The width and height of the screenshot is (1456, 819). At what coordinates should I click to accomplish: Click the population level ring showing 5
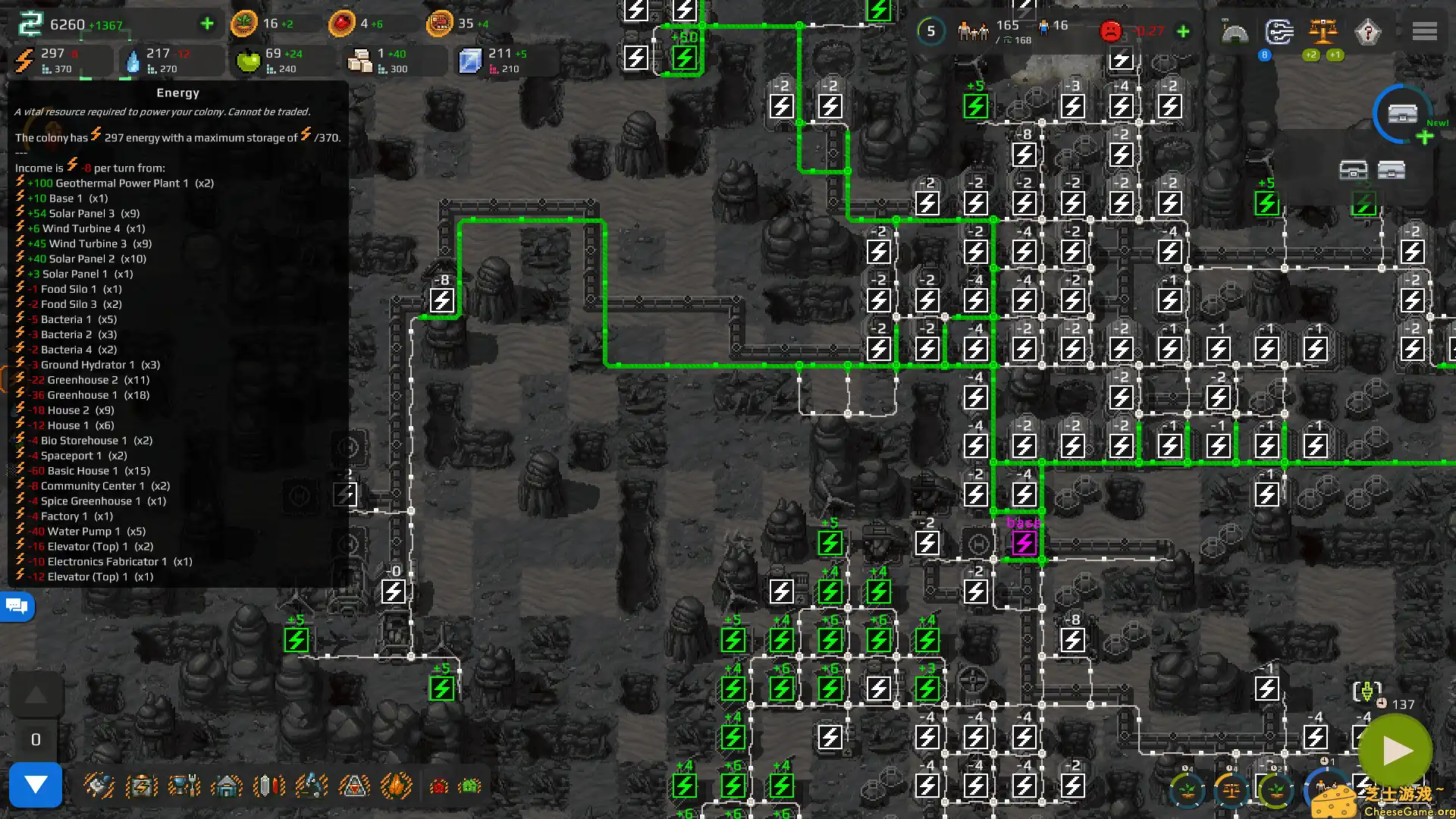929,31
